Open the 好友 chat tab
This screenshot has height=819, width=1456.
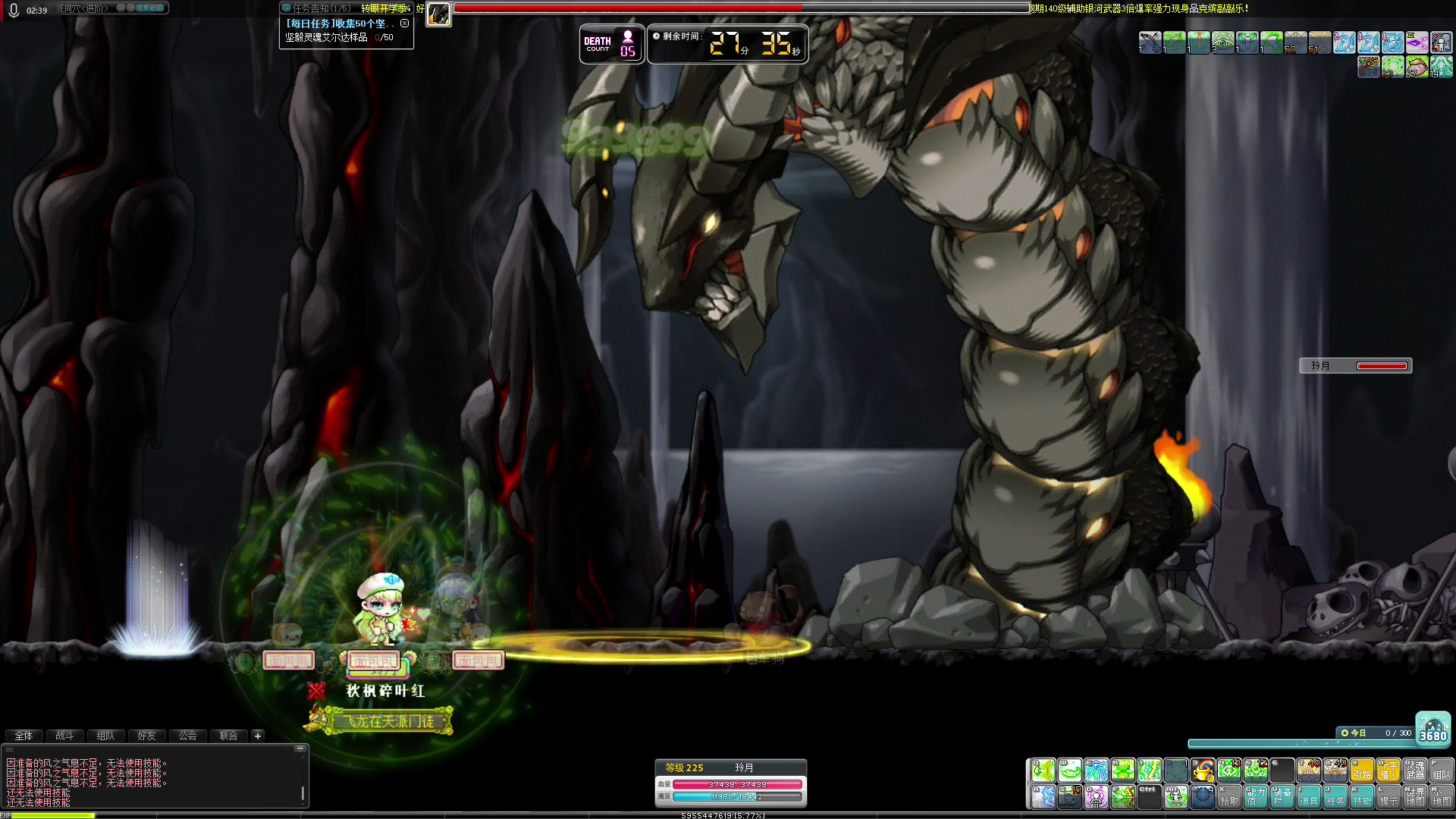coord(146,736)
